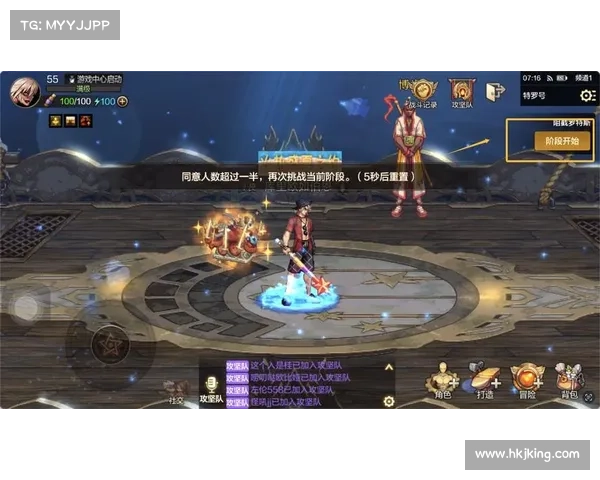Click the chat message box
Screen dimensions: 600x480
click(x=300, y=384)
